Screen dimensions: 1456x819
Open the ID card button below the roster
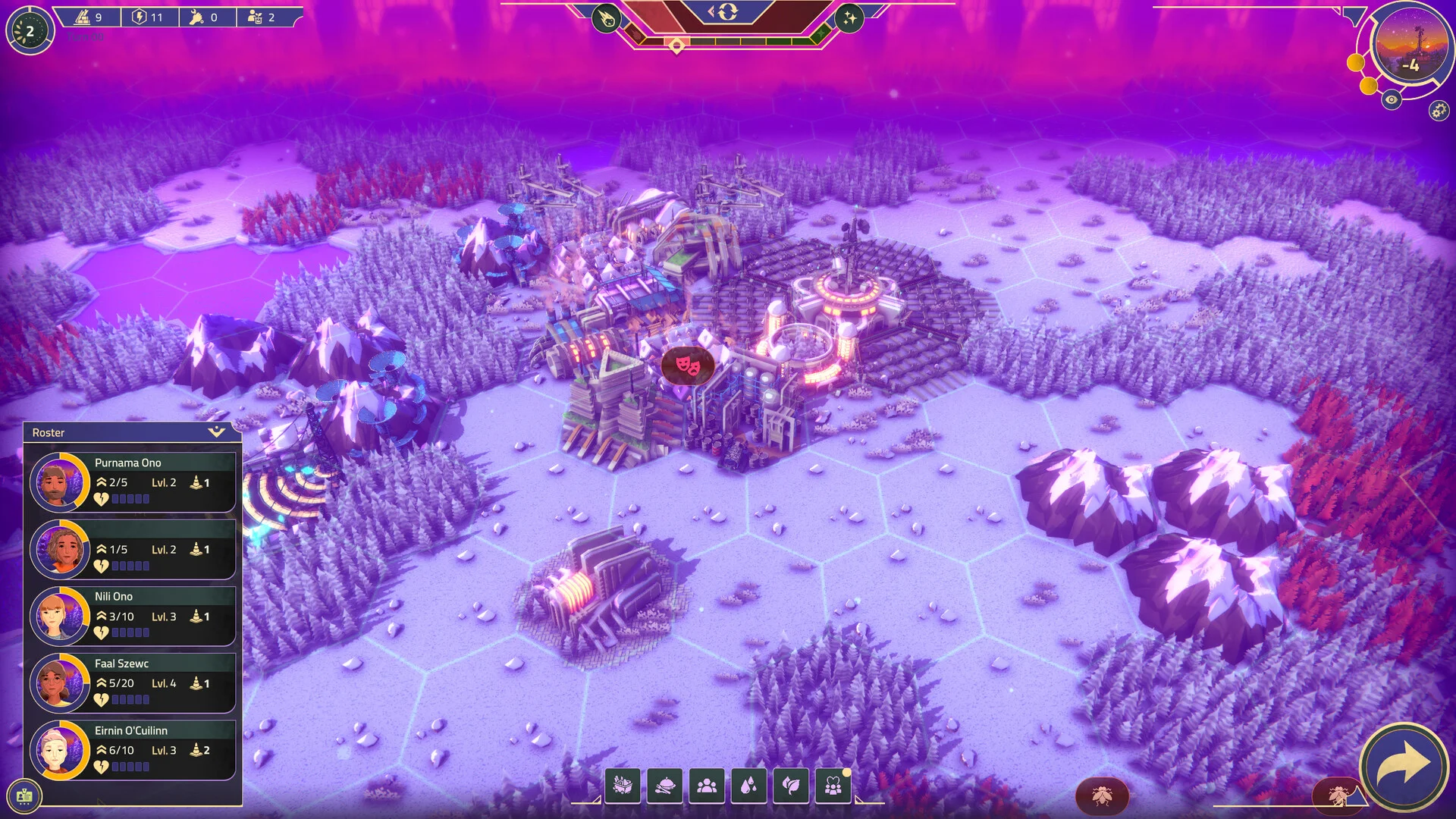point(24,795)
